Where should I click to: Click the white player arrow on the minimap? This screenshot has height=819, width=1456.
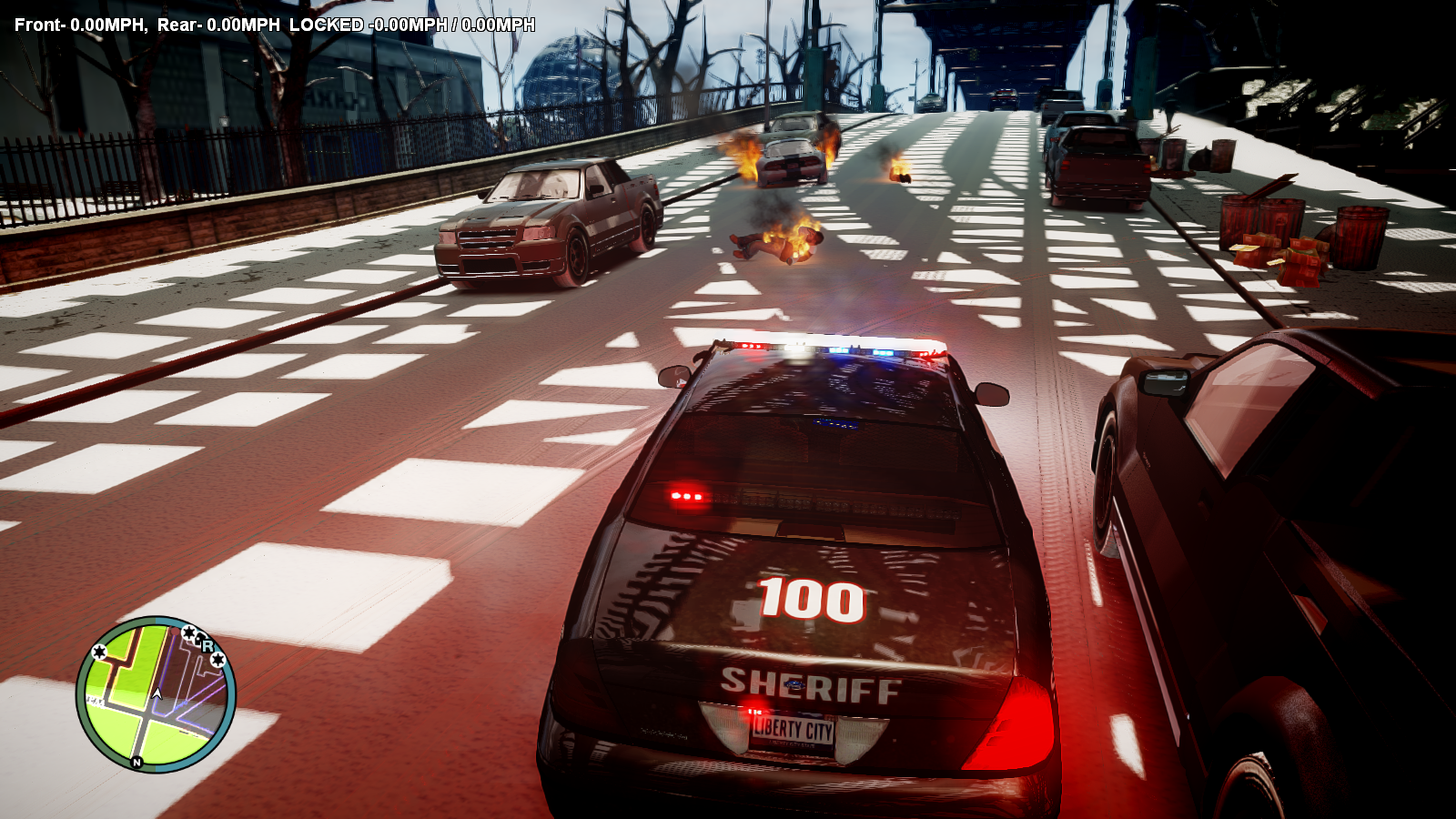(x=157, y=694)
